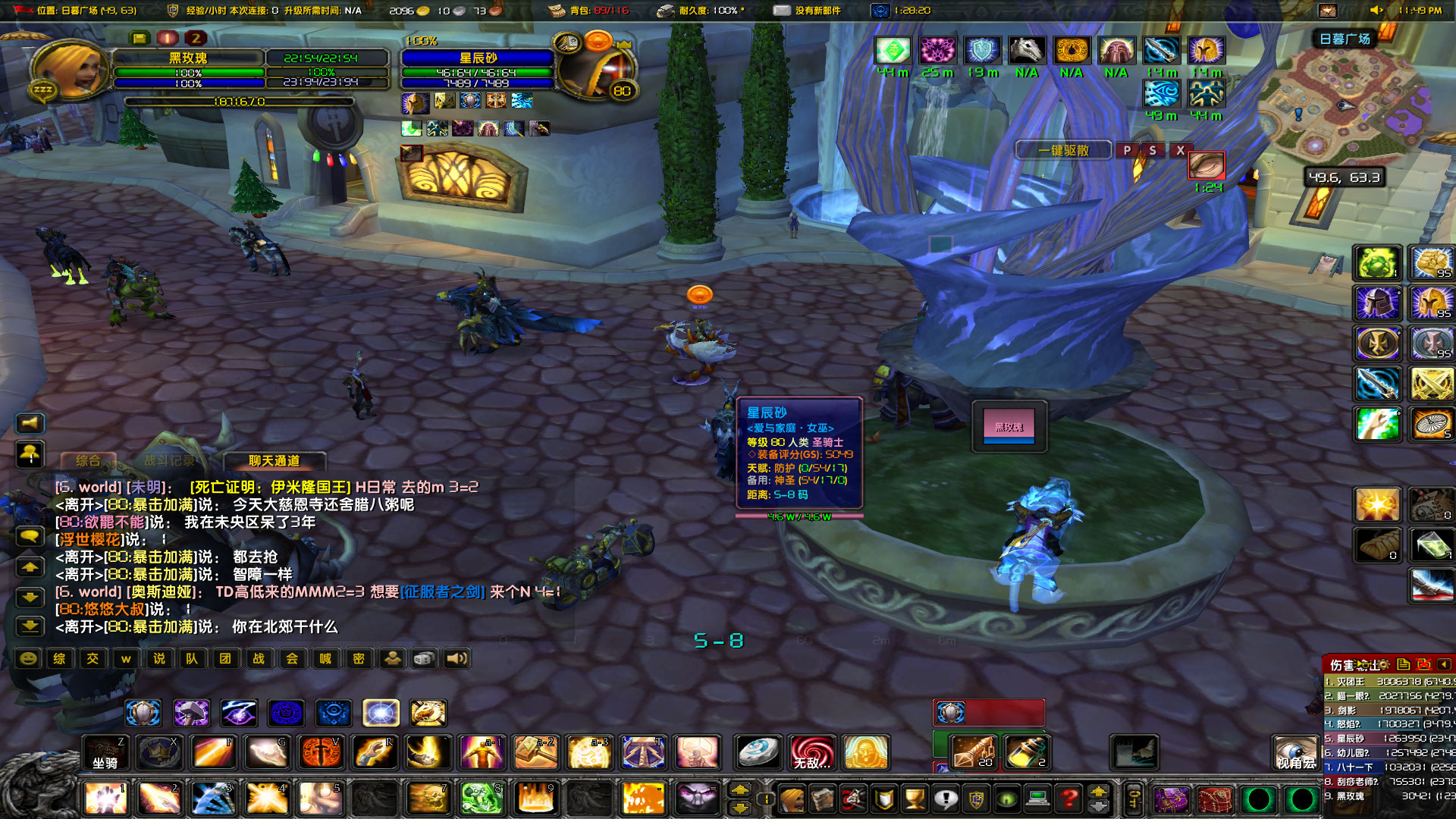Click the smiley emote icon beside chat bar
Screen dimensions: 1456x819
click(28, 659)
